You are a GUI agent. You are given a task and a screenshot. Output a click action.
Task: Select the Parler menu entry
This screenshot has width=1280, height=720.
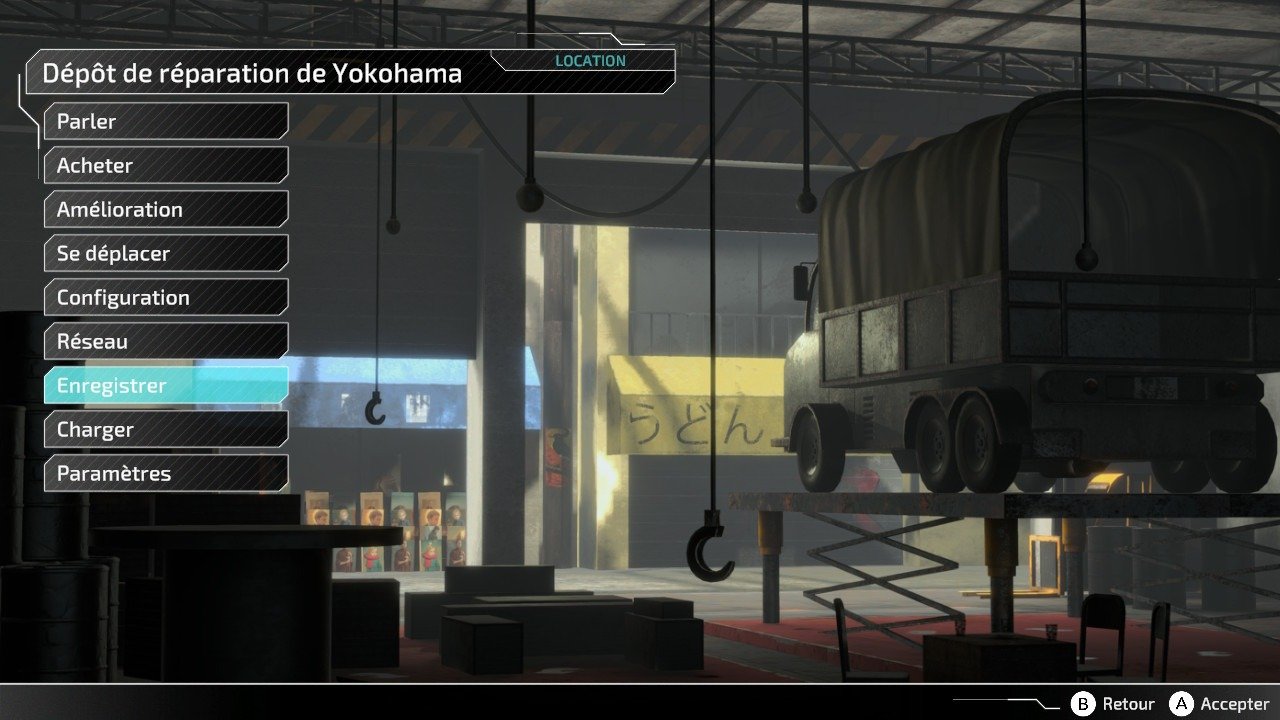point(166,121)
